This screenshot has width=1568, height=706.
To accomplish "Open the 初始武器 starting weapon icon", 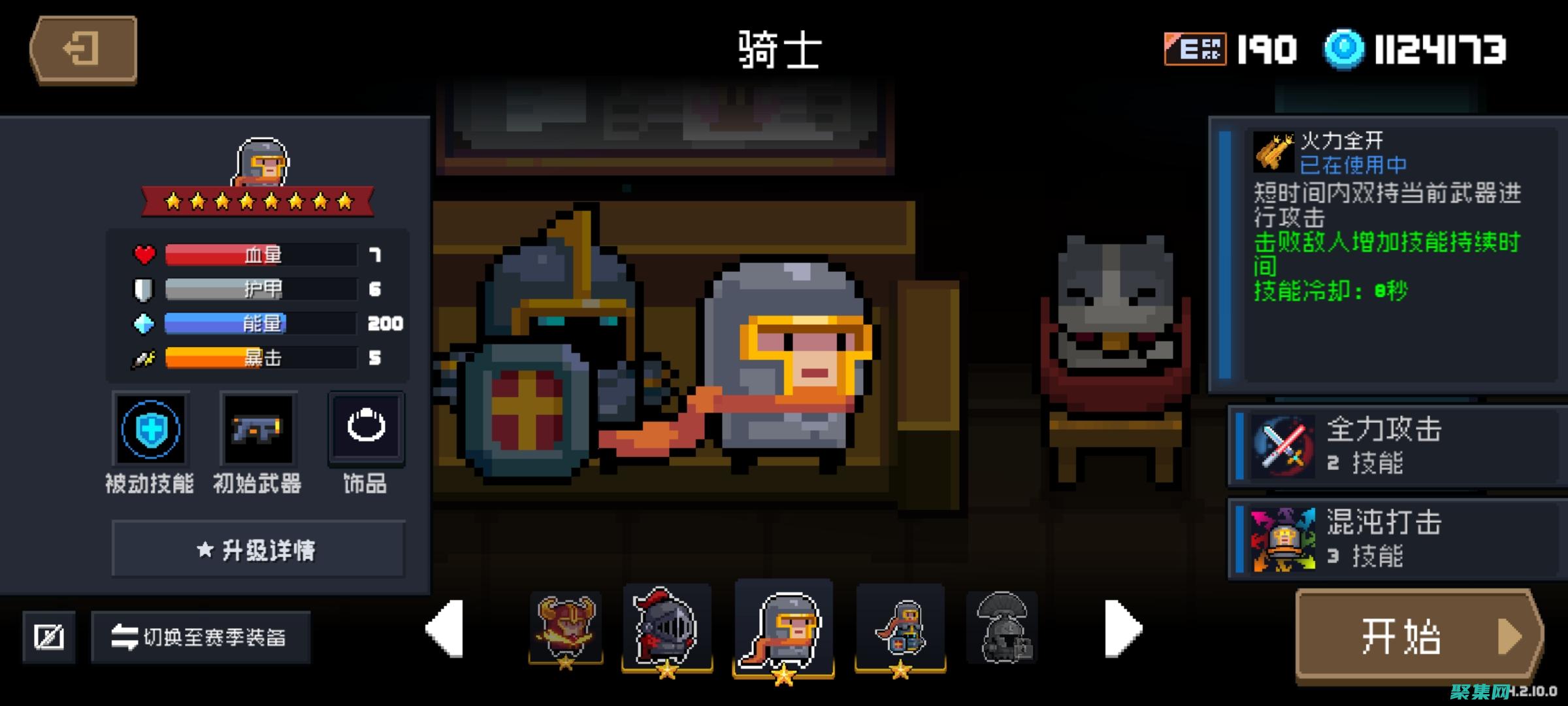I will point(259,429).
